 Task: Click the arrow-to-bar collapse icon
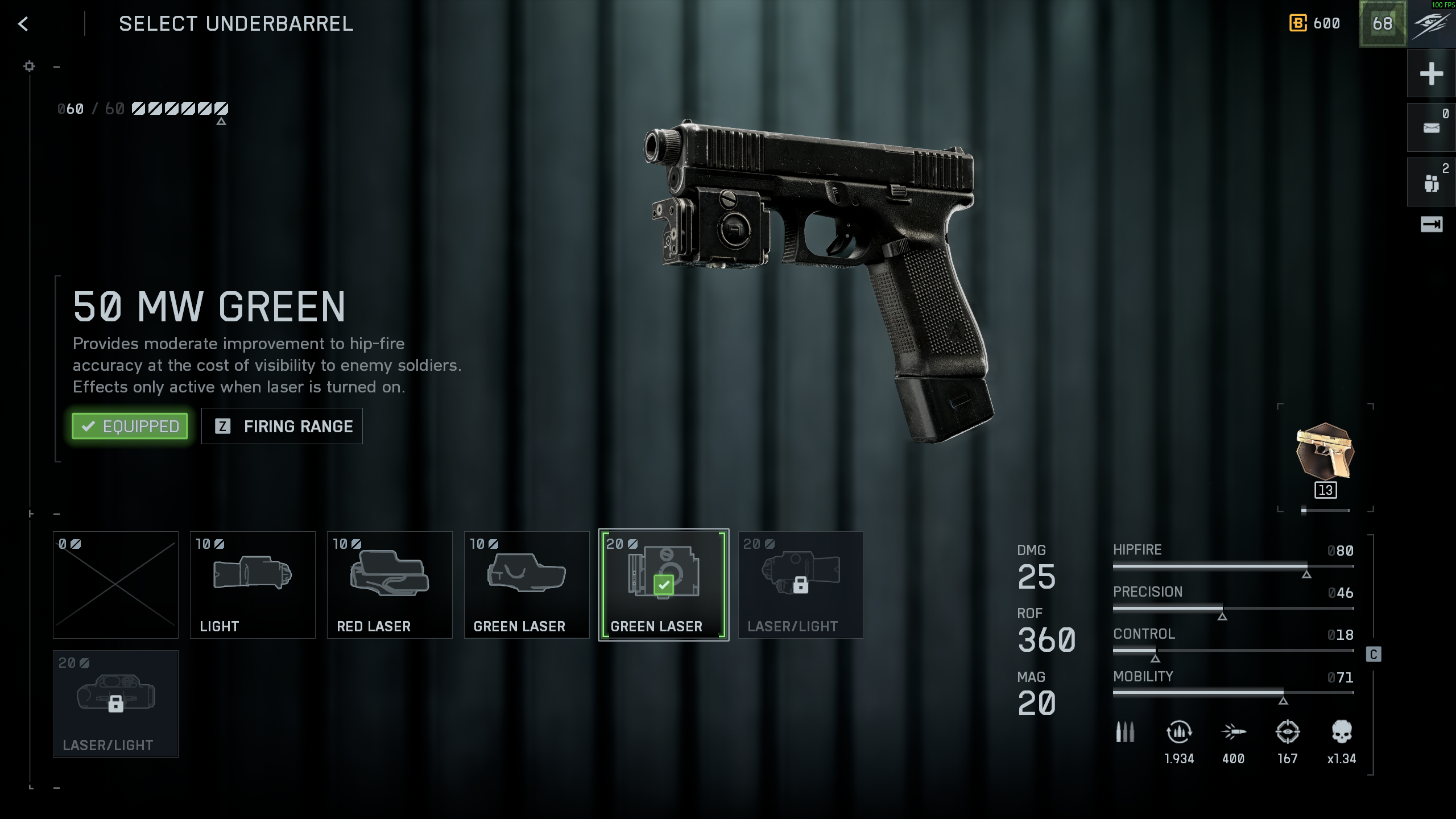1431,225
